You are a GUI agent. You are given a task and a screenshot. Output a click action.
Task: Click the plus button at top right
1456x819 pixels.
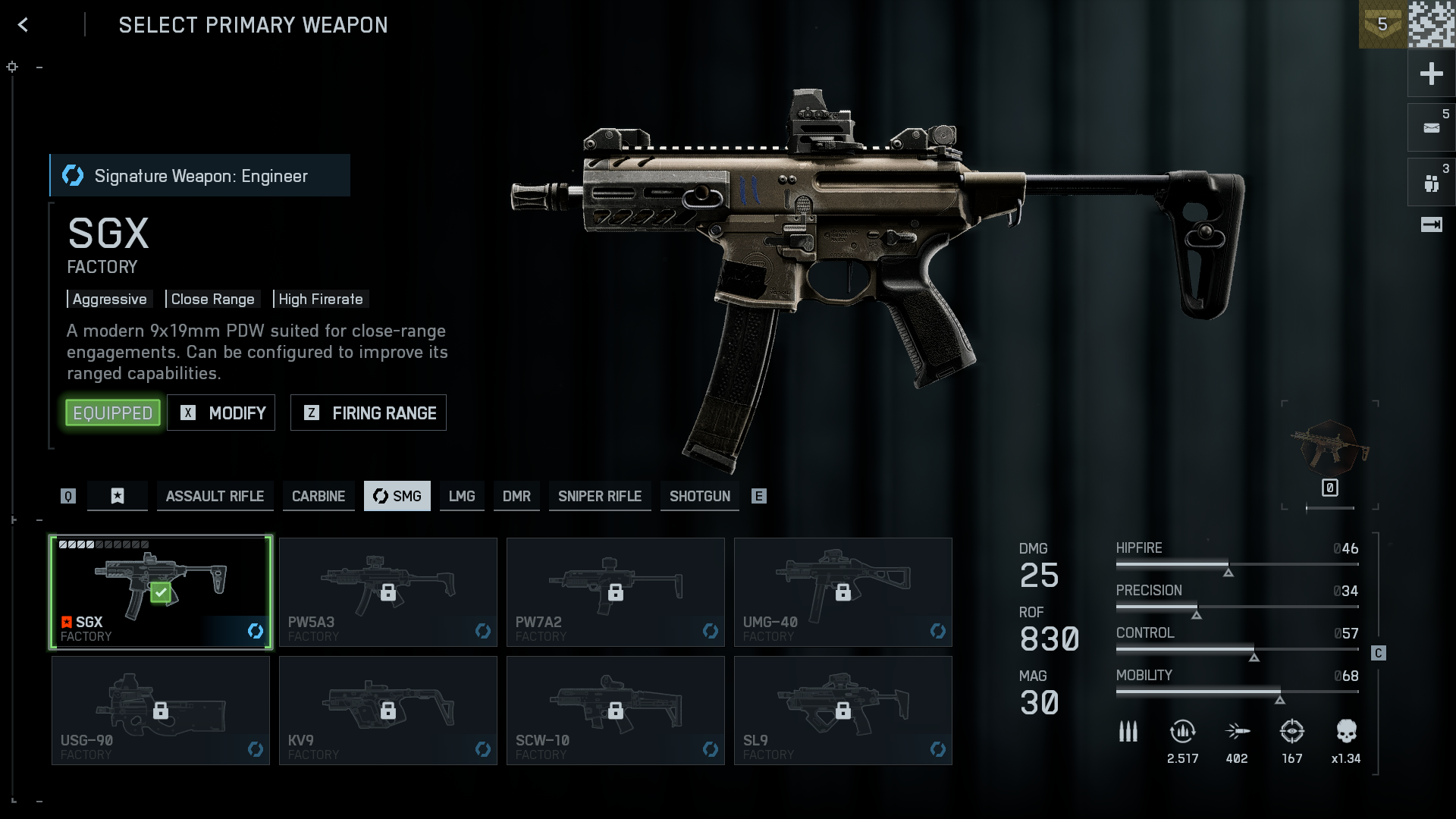tap(1431, 74)
